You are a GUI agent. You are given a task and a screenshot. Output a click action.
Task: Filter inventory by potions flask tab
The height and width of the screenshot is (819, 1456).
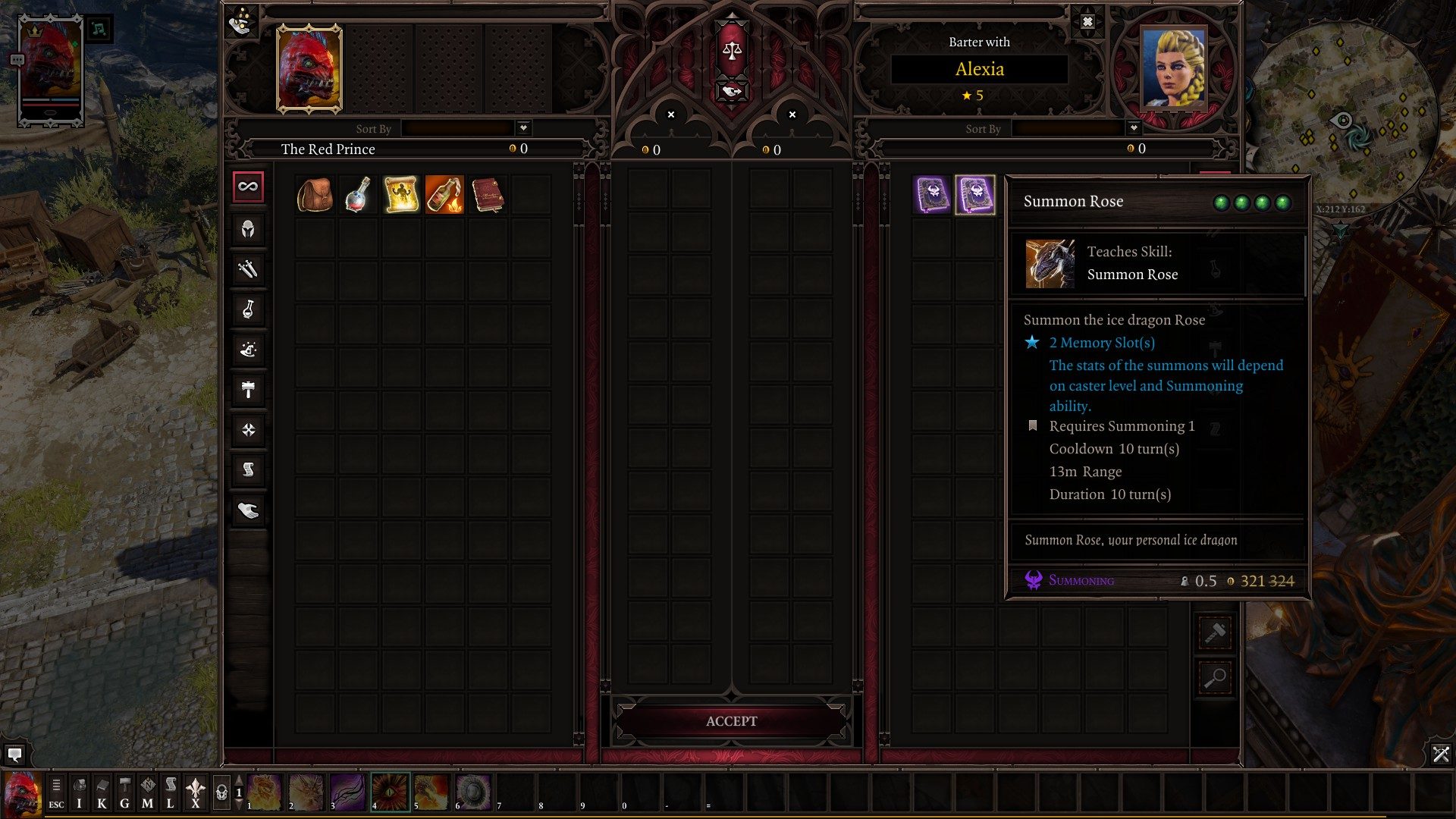tap(248, 309)
